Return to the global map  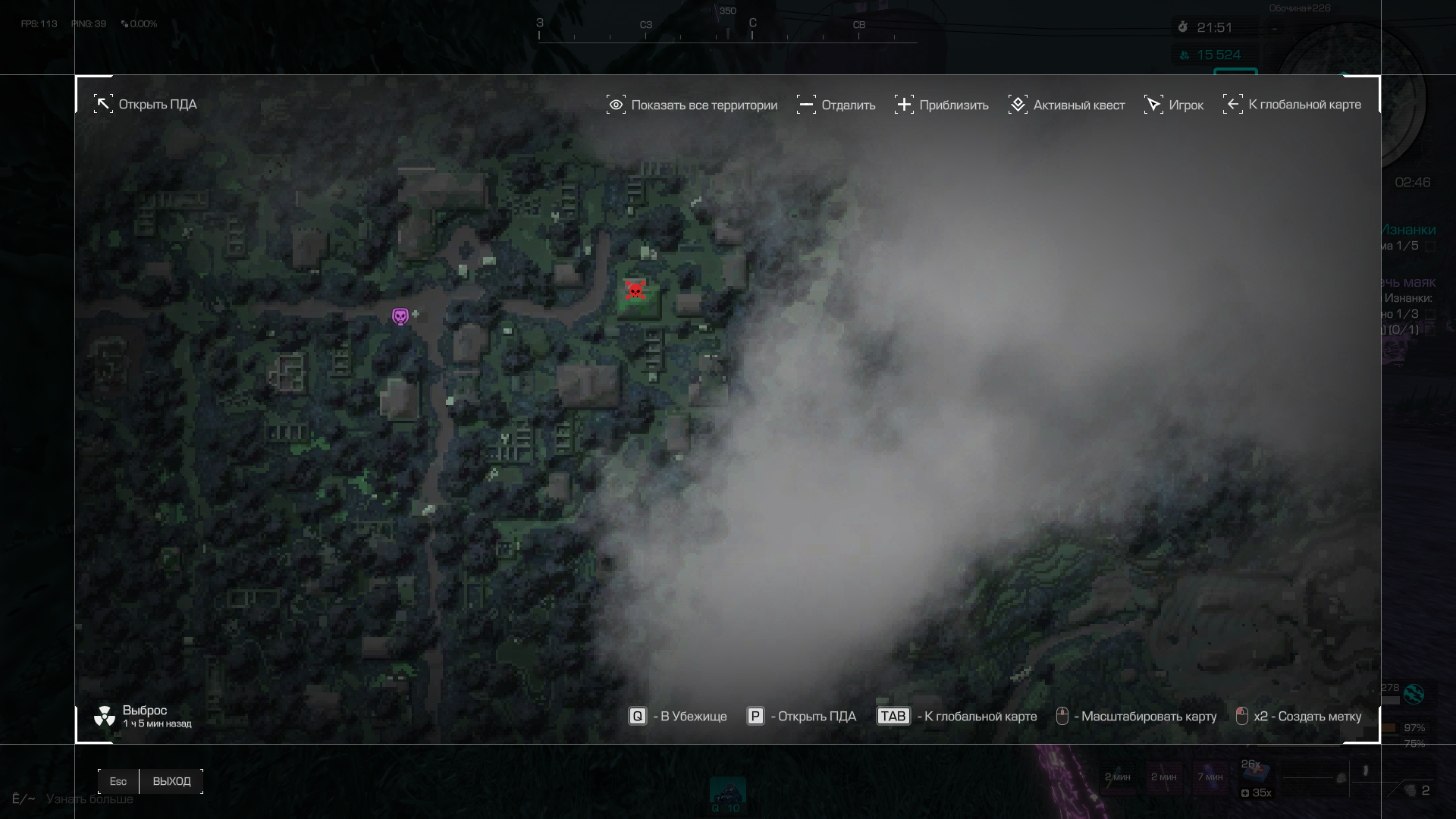tap(1292, 105)
